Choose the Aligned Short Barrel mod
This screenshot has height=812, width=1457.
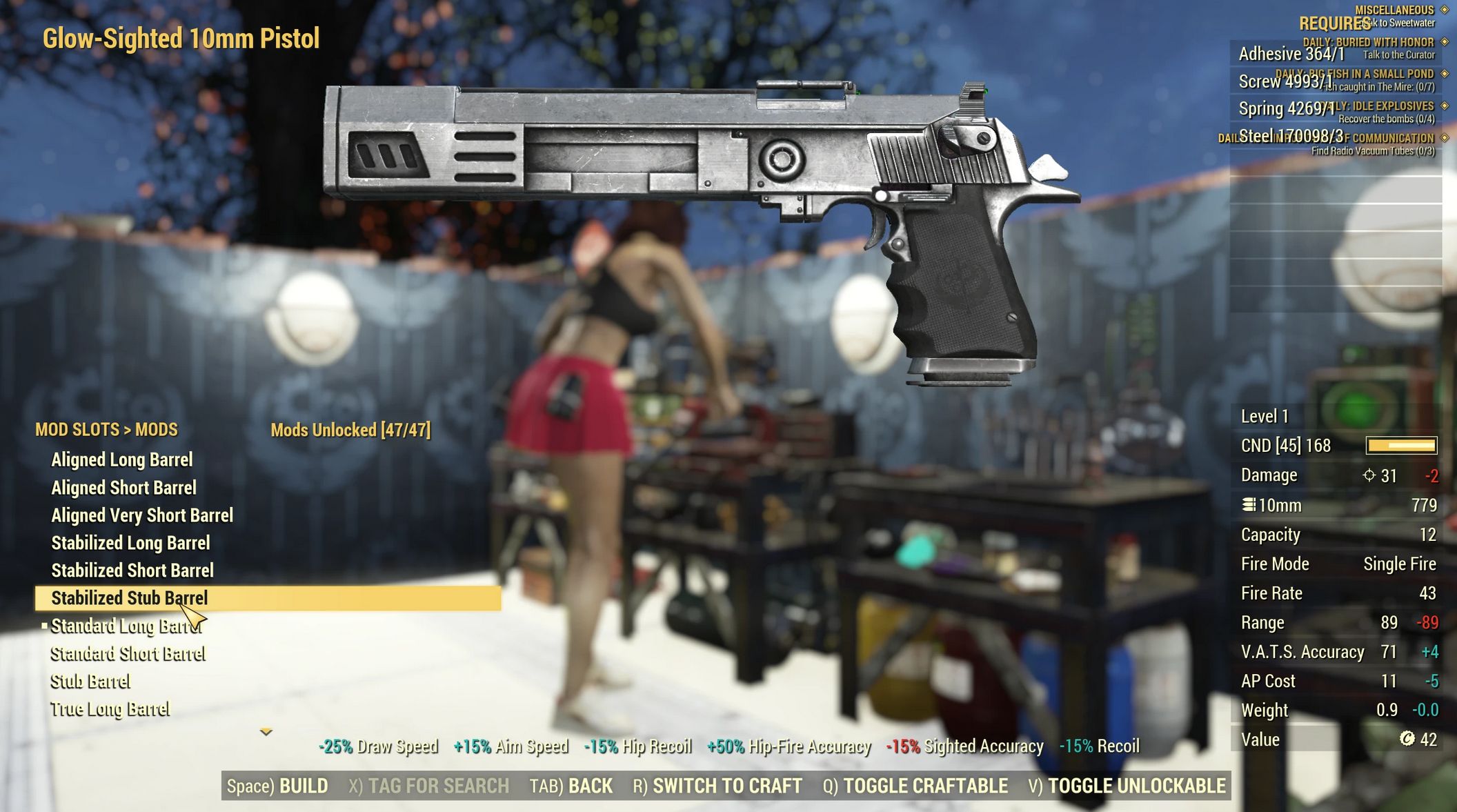(123, 488)
